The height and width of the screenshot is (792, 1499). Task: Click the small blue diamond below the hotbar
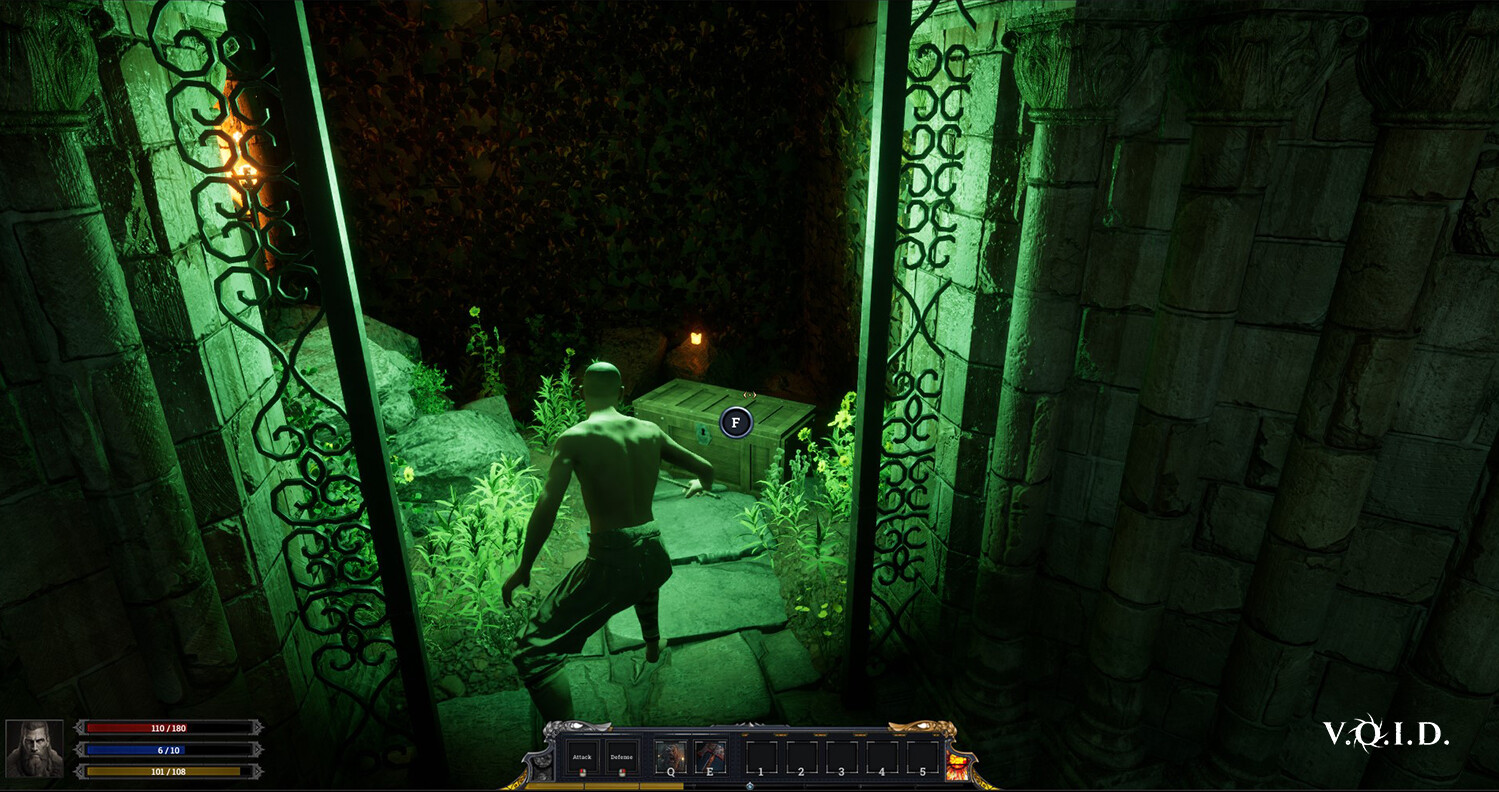pyautogui.click(x=749, y=786)
